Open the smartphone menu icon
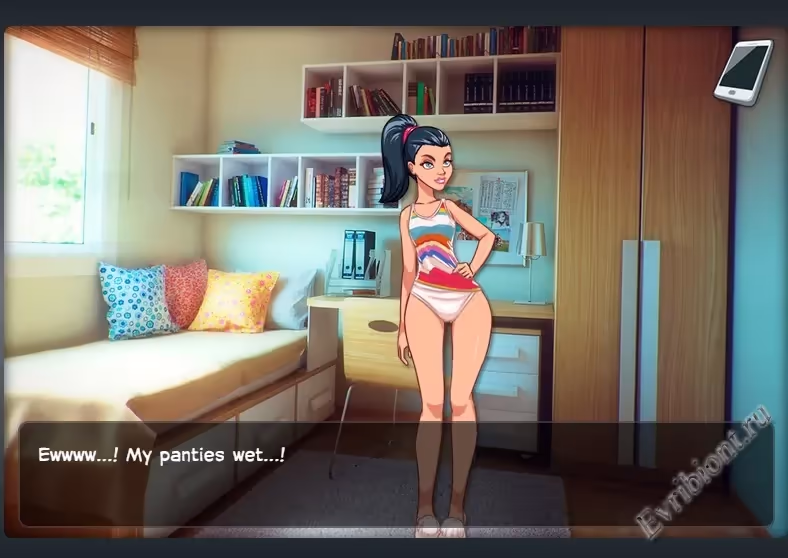This screenshot has width=788, height=558. point(743,71)
